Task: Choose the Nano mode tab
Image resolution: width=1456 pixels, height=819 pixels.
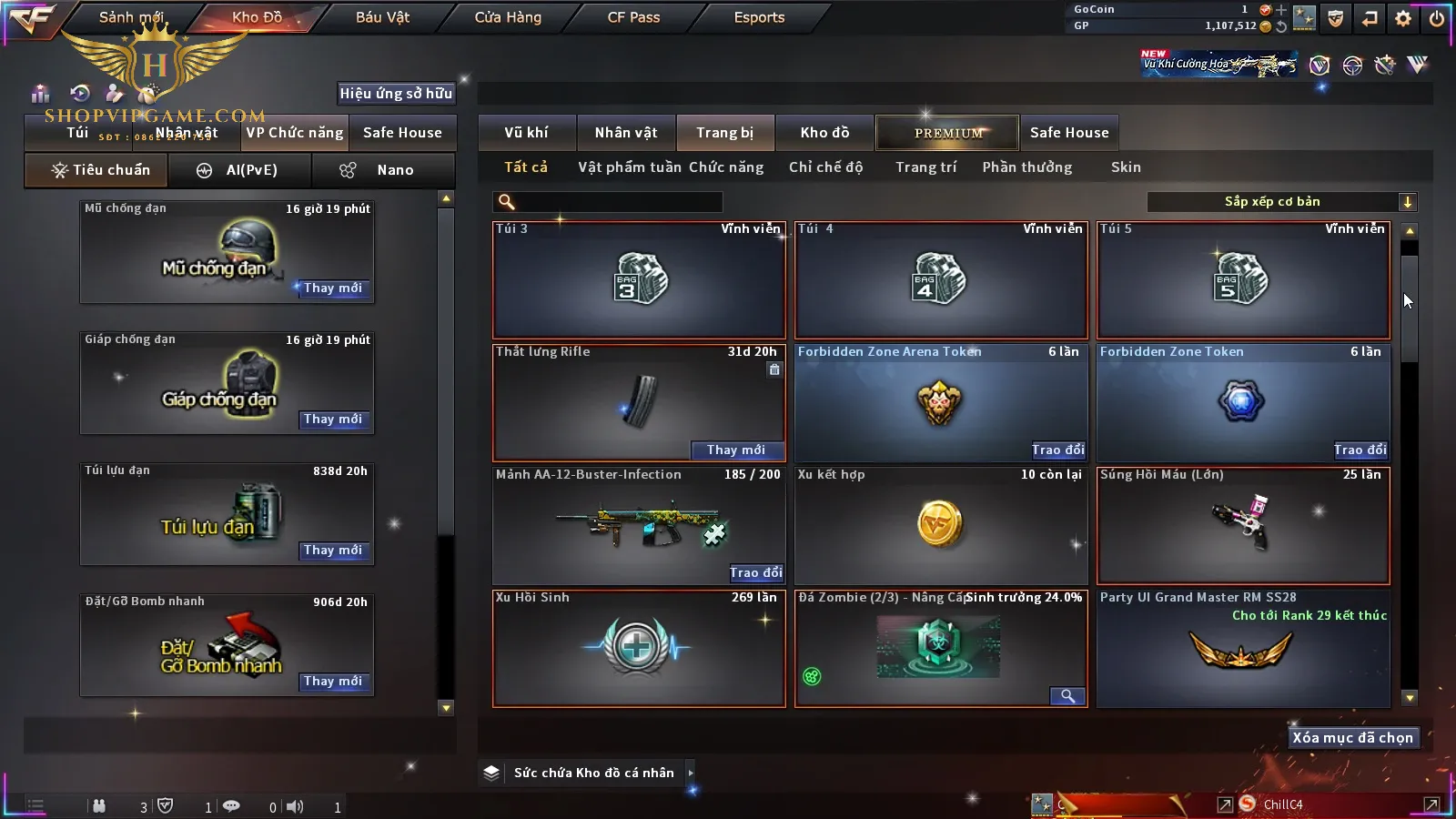Action: pos(383,170)
